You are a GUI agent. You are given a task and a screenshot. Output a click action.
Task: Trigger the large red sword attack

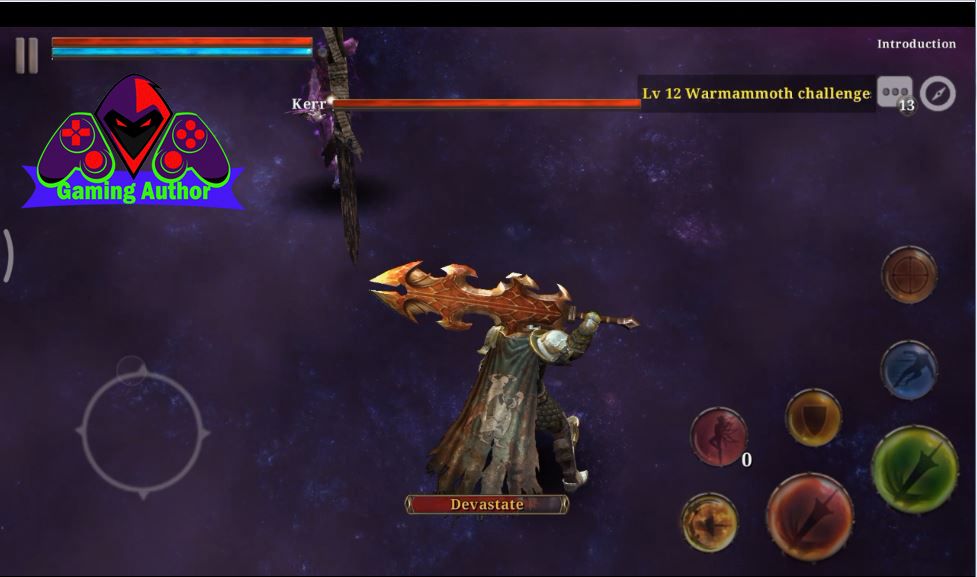[x=809, y=516]
